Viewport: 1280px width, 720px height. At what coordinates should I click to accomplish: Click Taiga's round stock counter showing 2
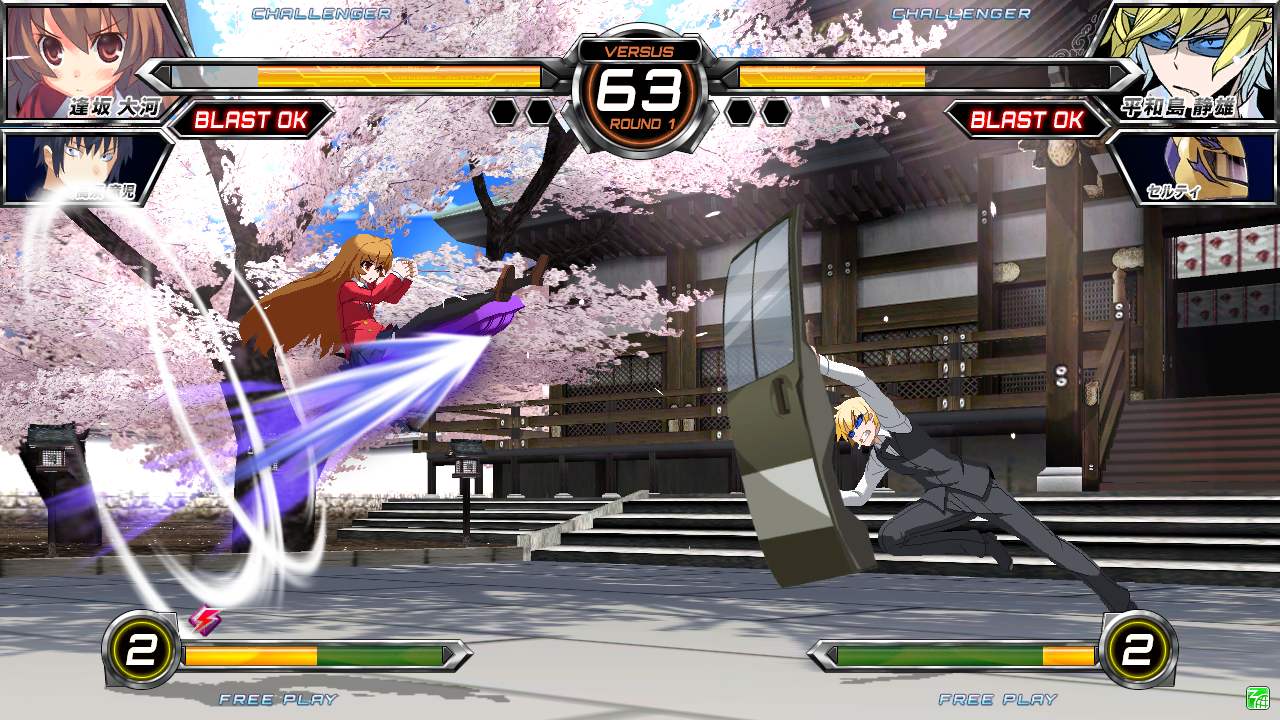[x=139, y=649]
